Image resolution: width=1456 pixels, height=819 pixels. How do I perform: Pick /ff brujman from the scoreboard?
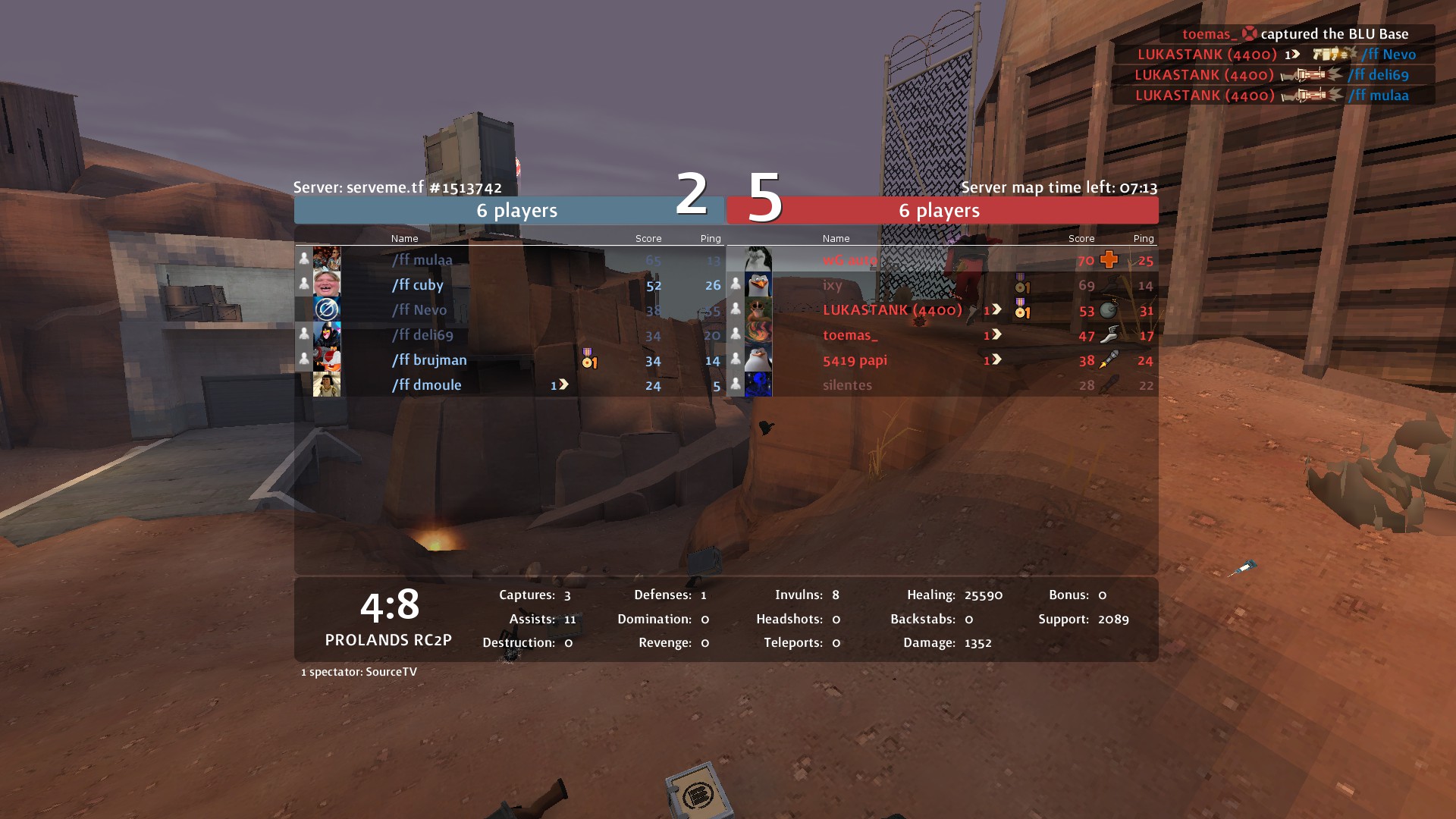429,360
